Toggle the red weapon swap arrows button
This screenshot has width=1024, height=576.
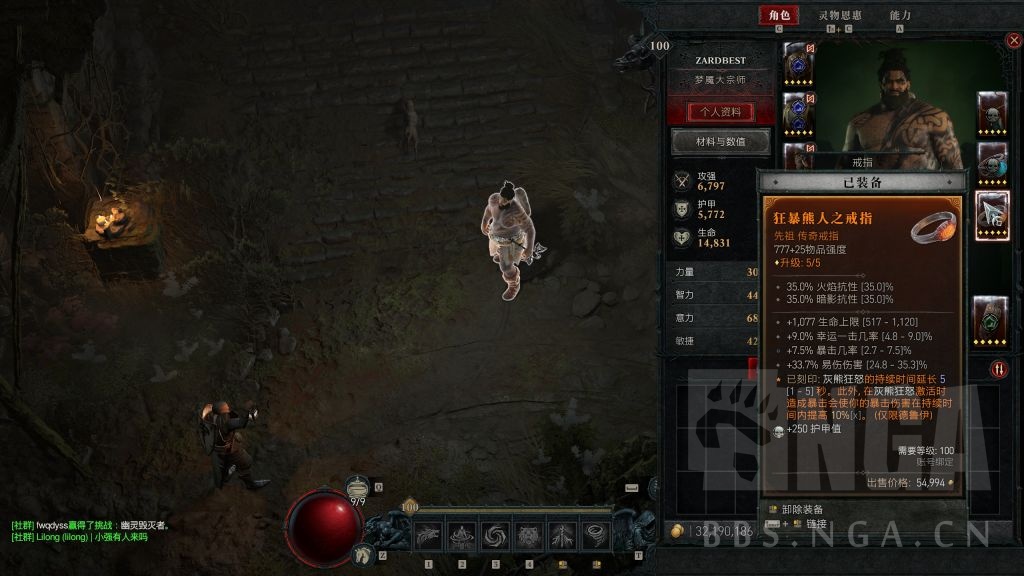point(999,369)
